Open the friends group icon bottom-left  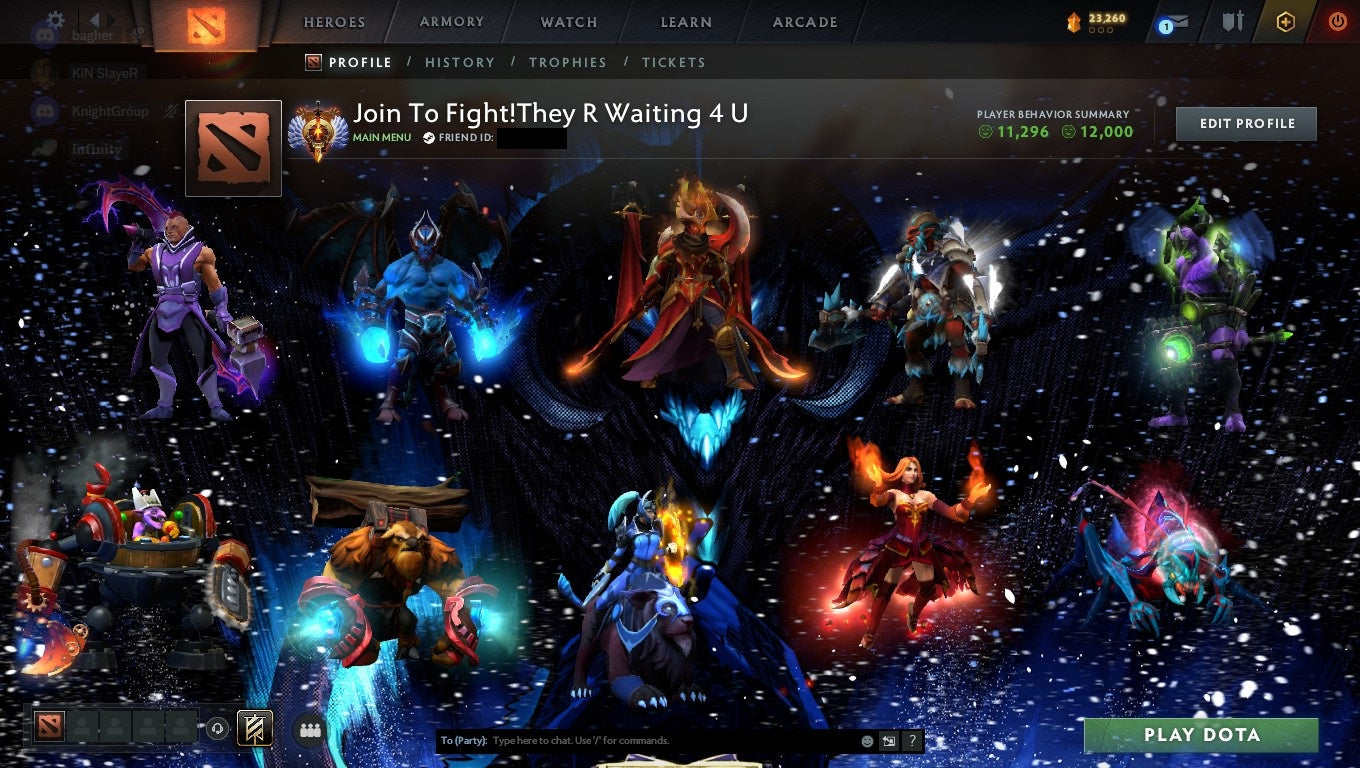310,730
